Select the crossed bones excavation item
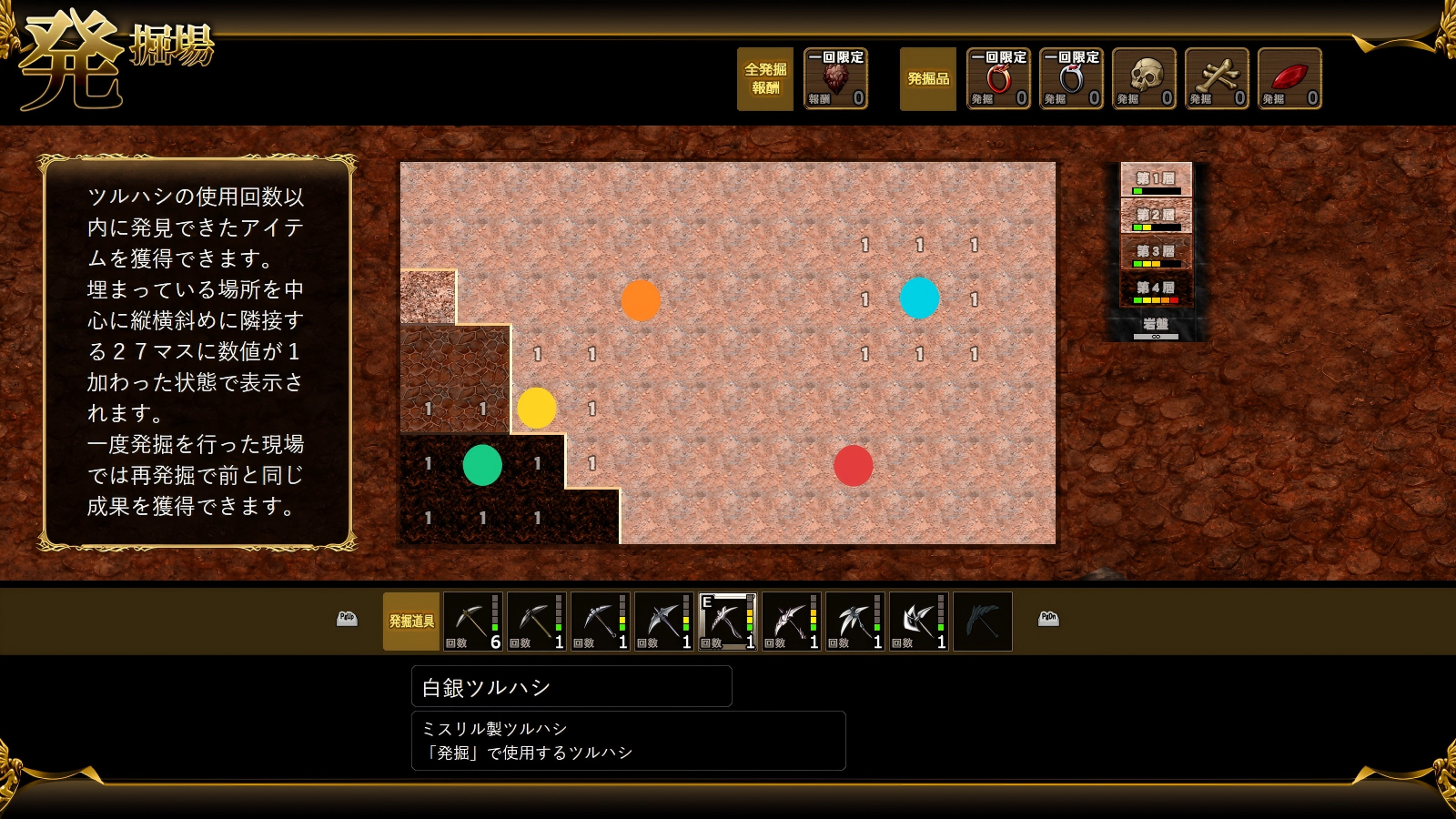 click(1217, 79)
